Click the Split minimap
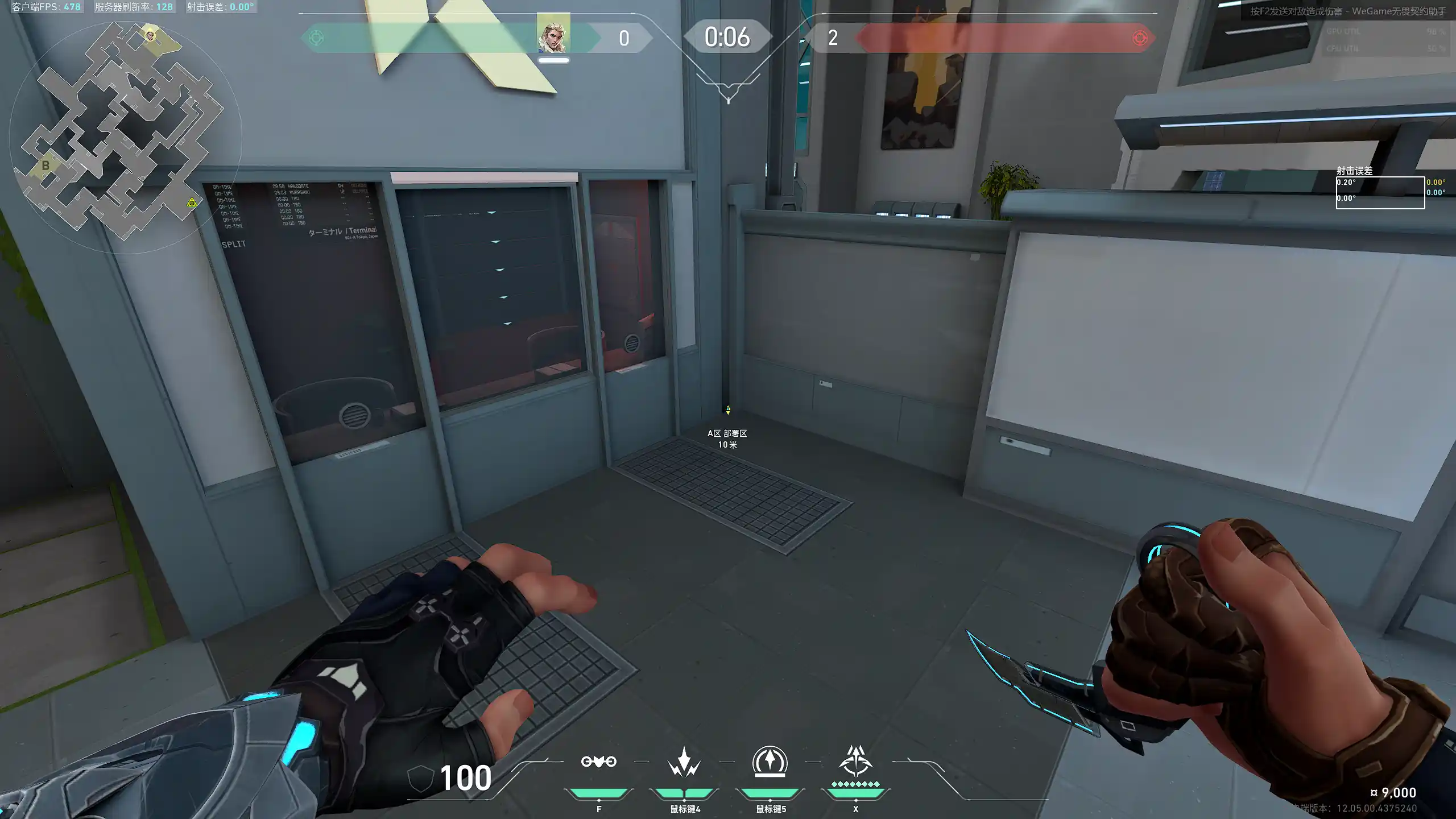This screenshot has width=1456, height=819. click(x=122, y=134)
